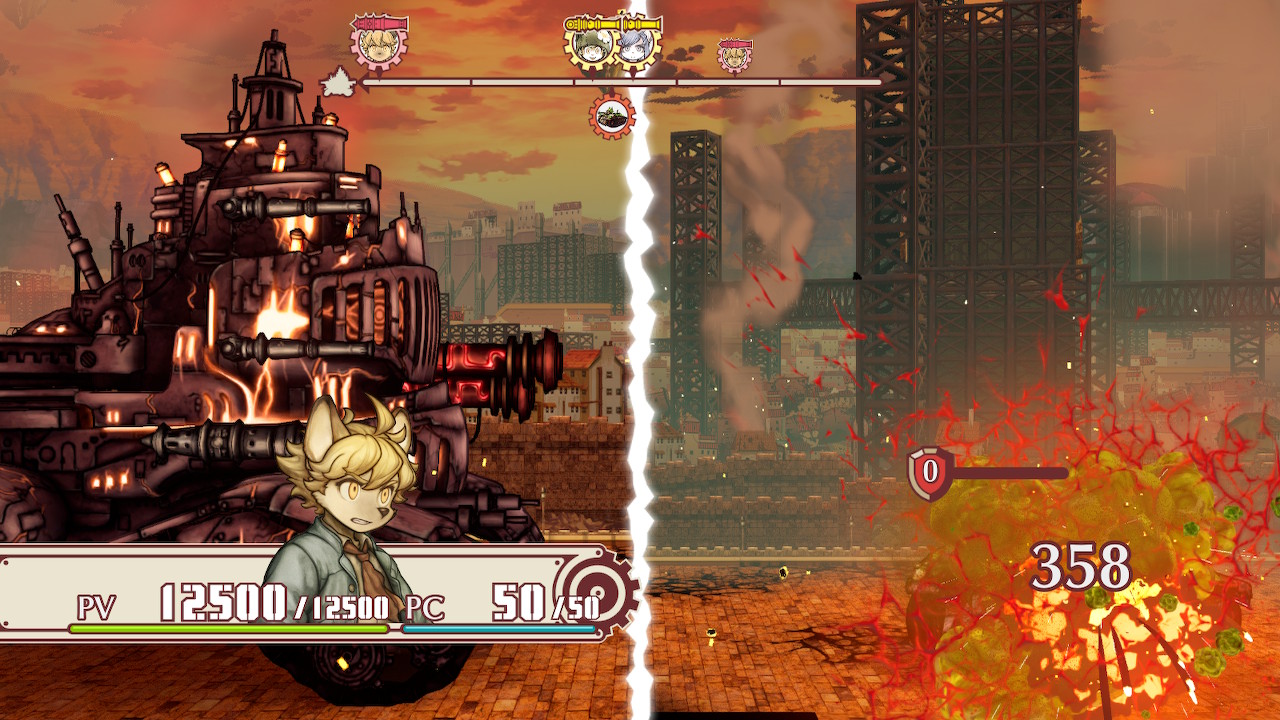Choose the silver-haired character timeline portrait
This screenshot has height=720, width=1280.
[634, 45]
